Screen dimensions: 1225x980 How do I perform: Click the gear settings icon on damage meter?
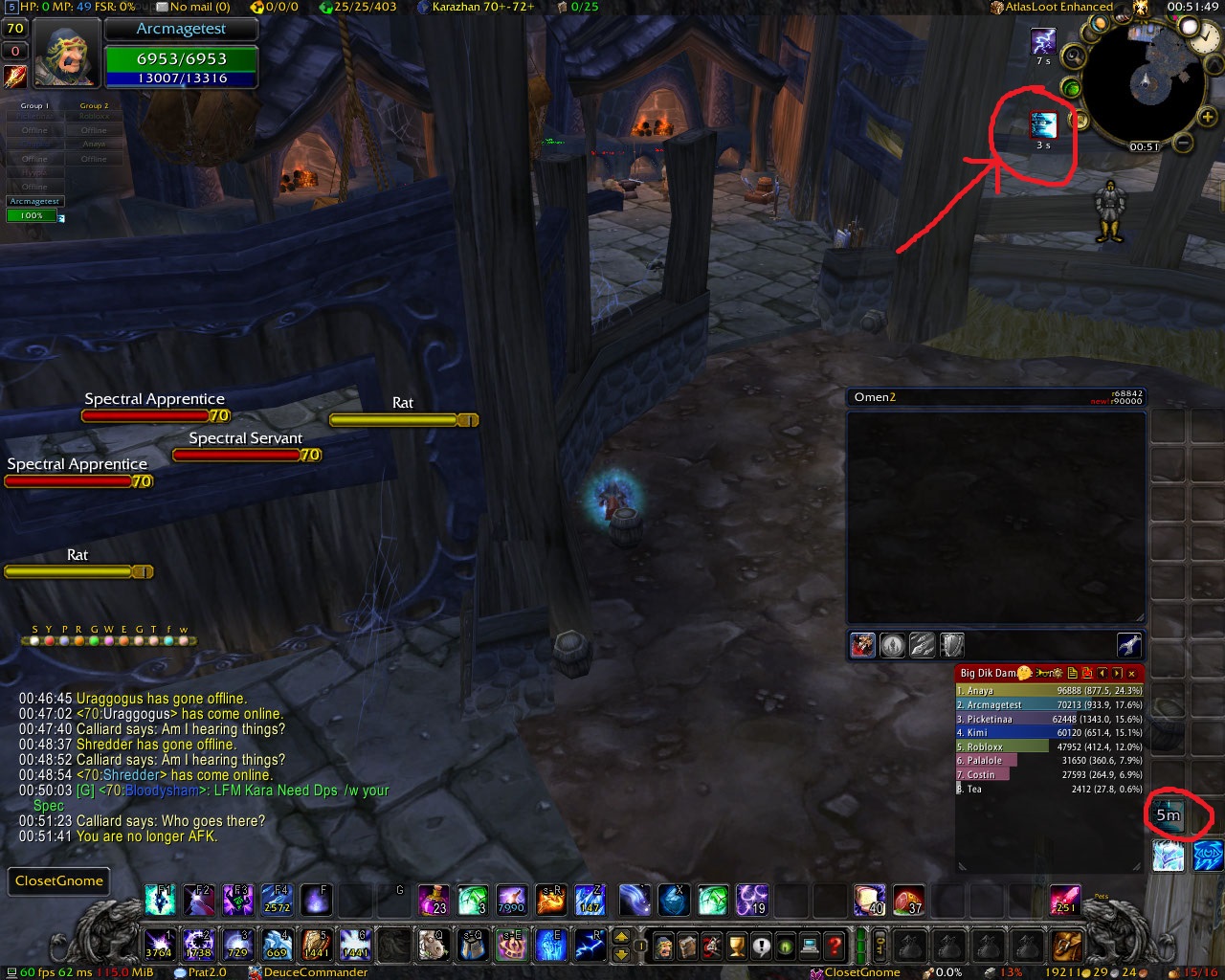tap(1058, 674)
